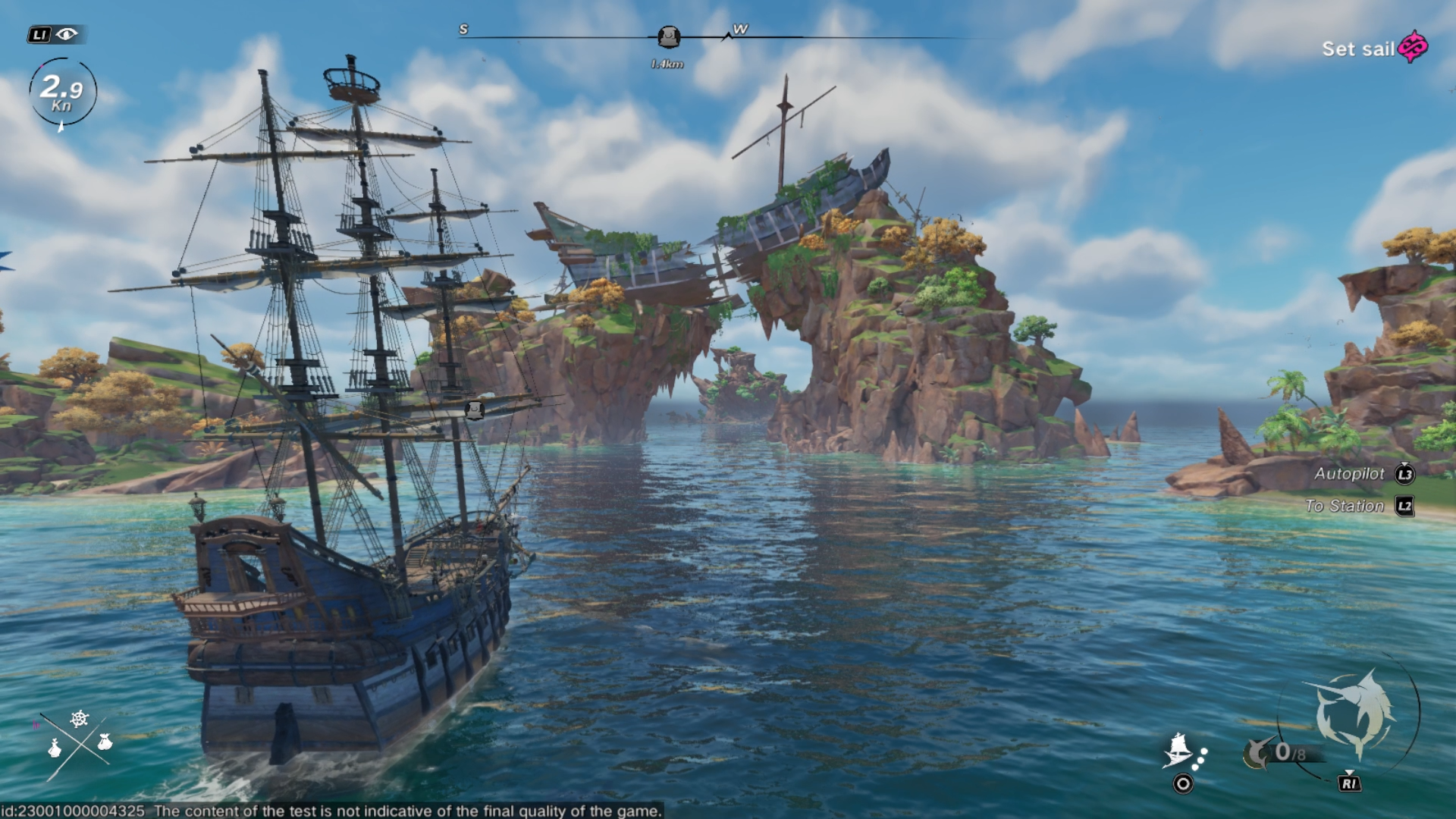Screen dimensions: 1456x819
Task: Activate the swordfish emblem ability
Action: point(1354,714)
